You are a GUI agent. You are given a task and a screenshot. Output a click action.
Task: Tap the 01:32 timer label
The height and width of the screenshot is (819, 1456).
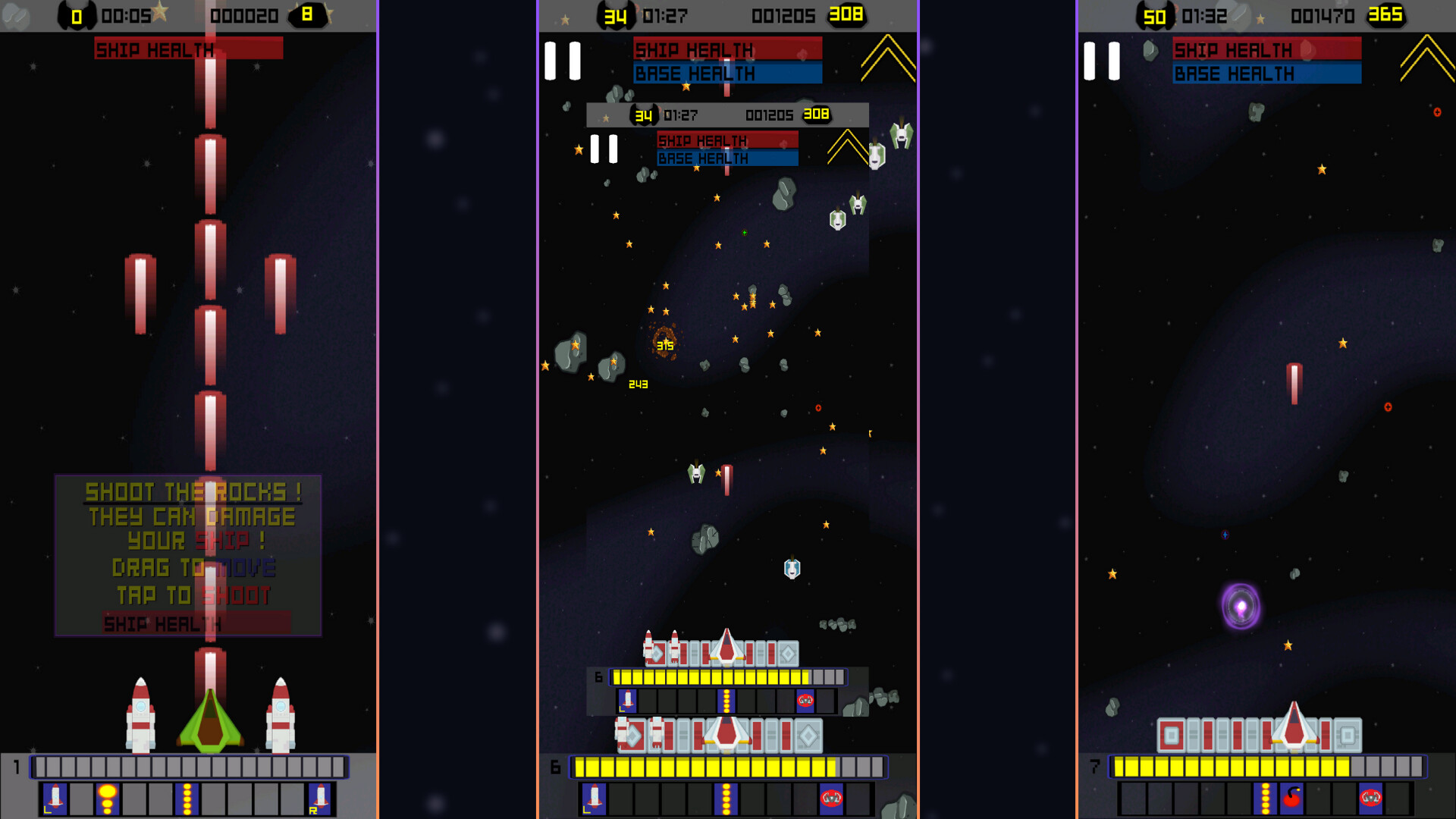click(1206, 15)
